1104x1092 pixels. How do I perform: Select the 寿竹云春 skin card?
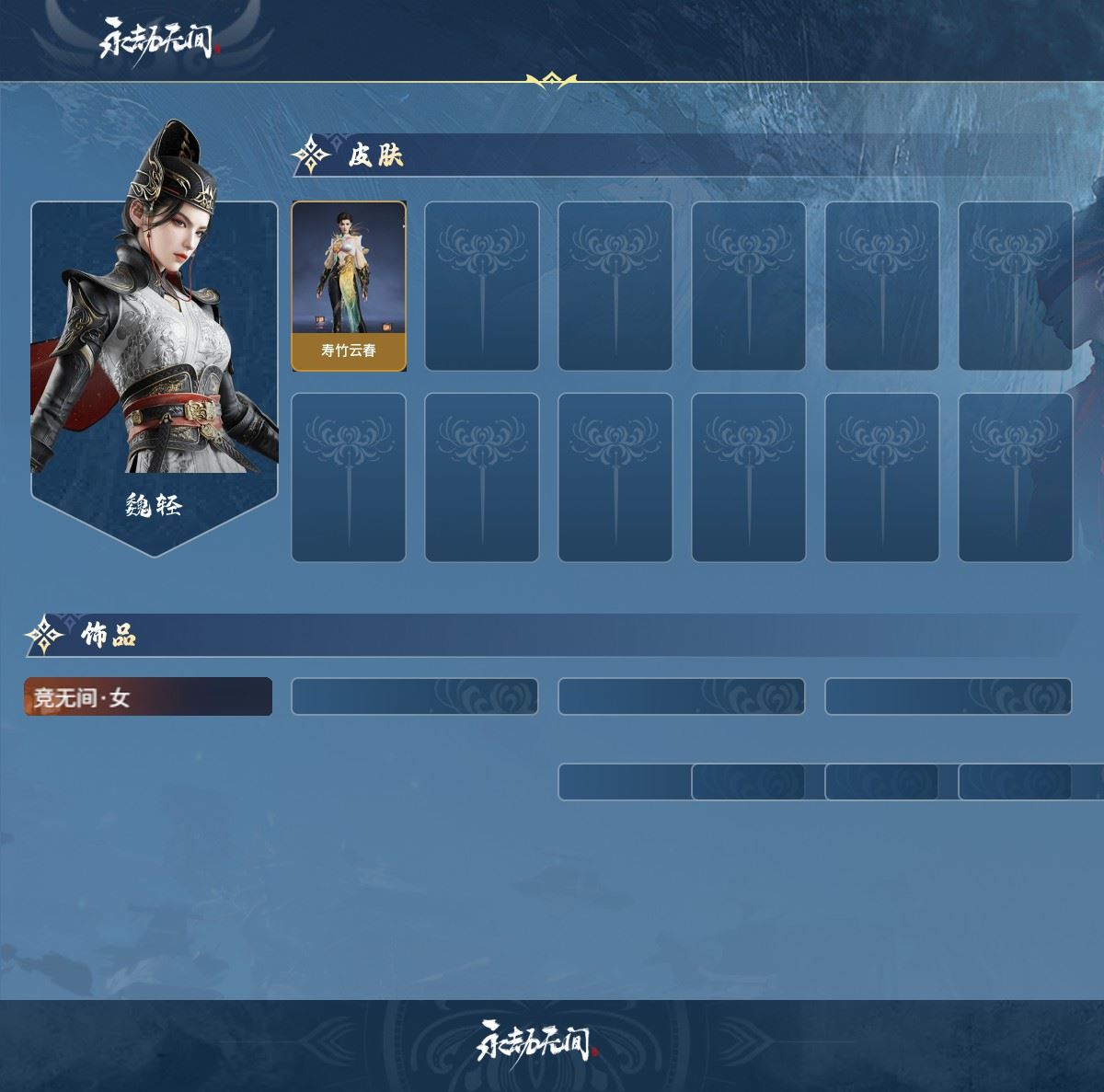click(x=349, y=286)
